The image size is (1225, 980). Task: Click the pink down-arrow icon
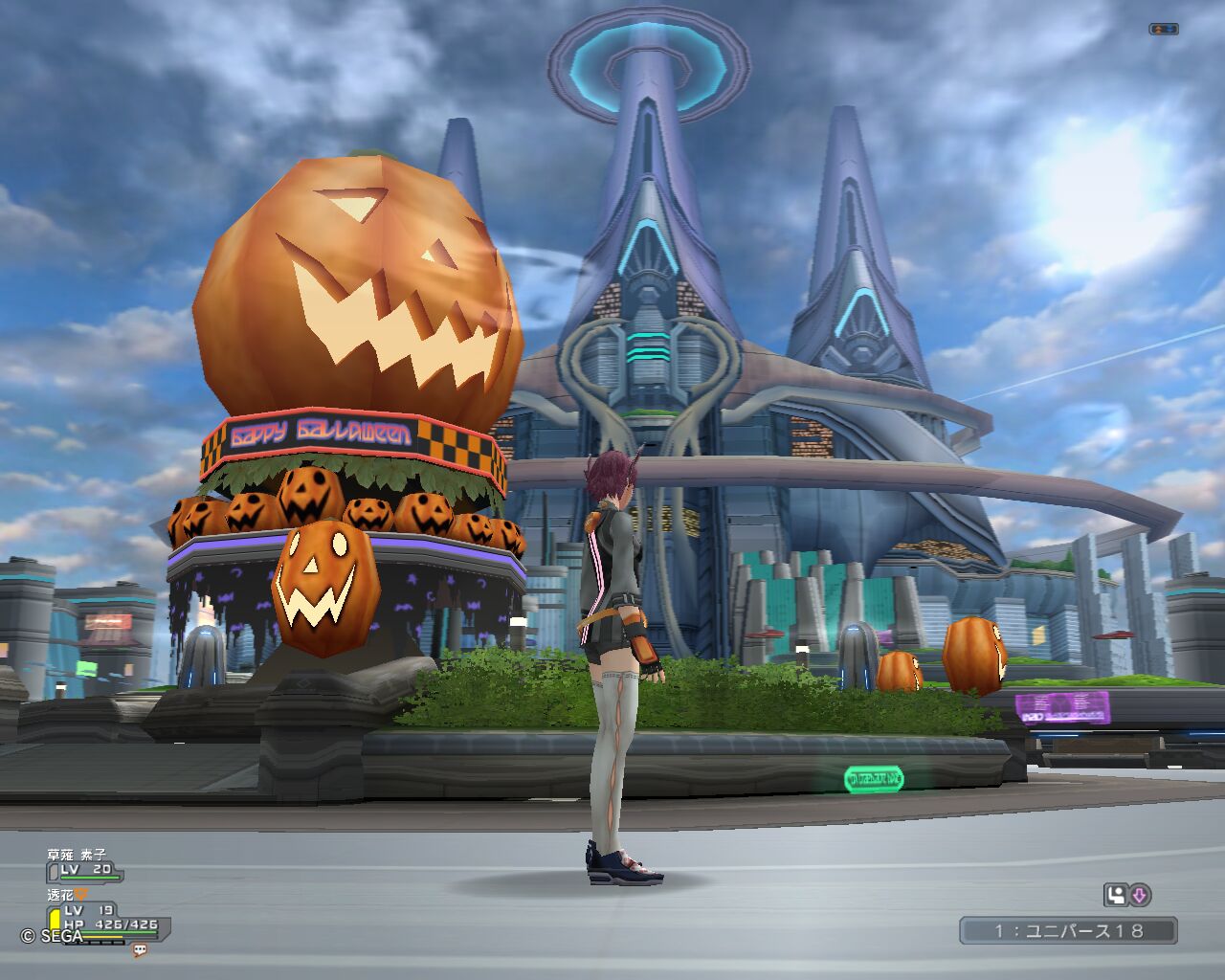[x=1140, y=896]
